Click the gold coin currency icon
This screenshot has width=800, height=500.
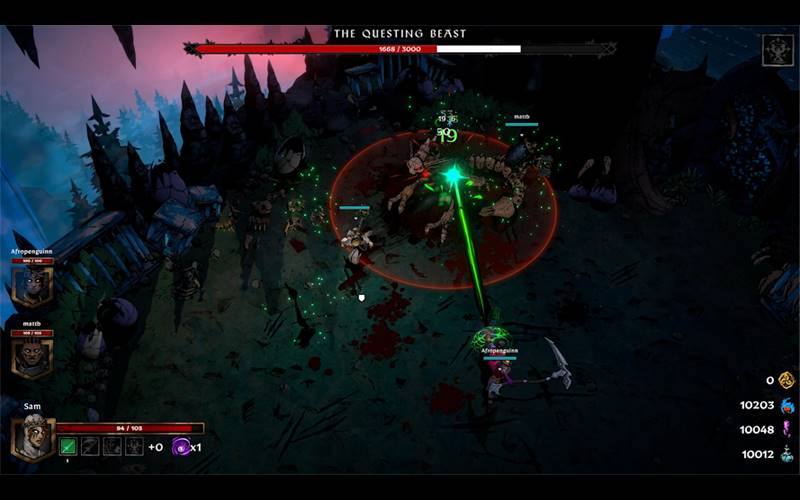click(x=787, y=380)
